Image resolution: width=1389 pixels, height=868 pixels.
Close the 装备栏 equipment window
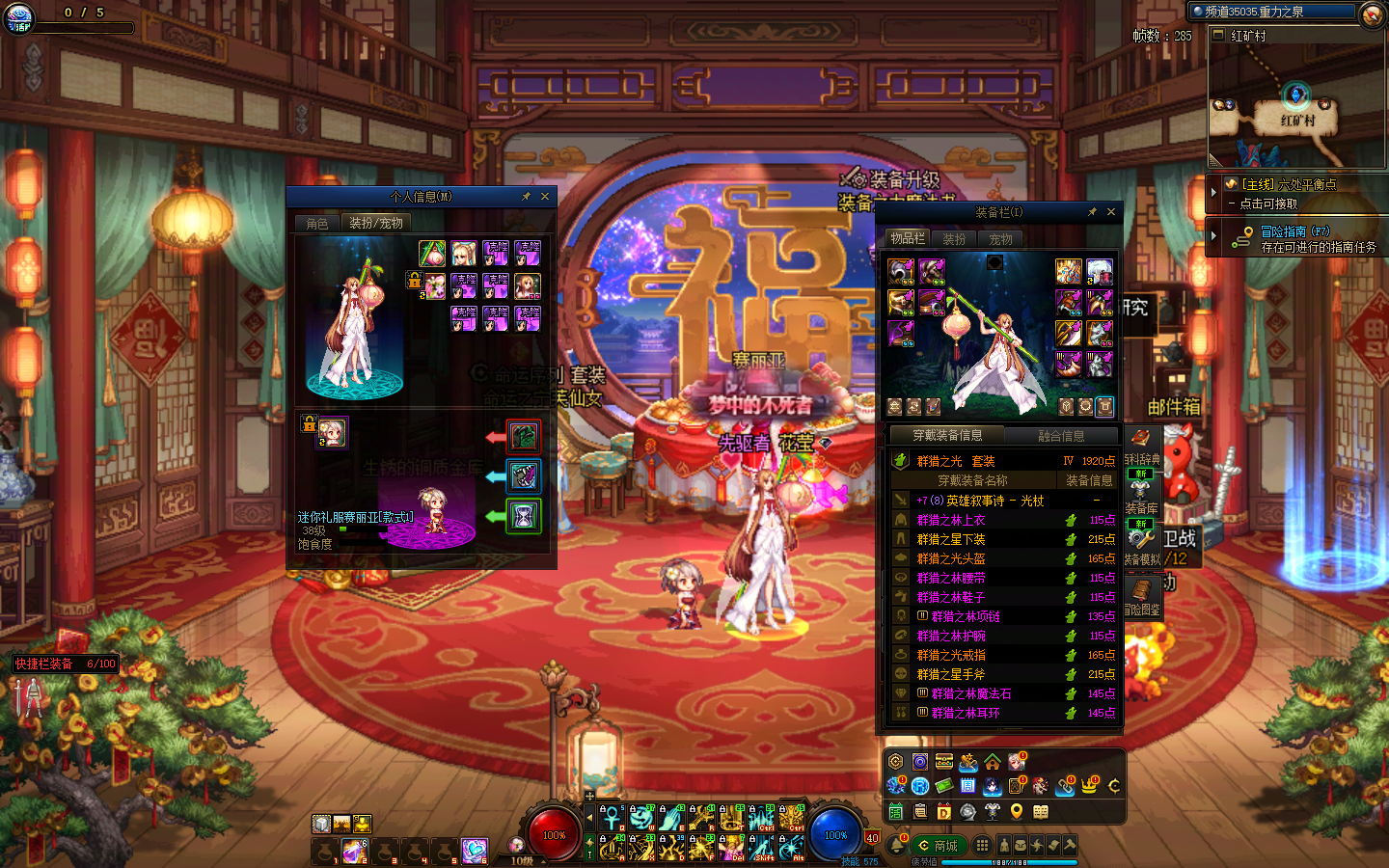pyautogui.click(x=1111, y=212)
